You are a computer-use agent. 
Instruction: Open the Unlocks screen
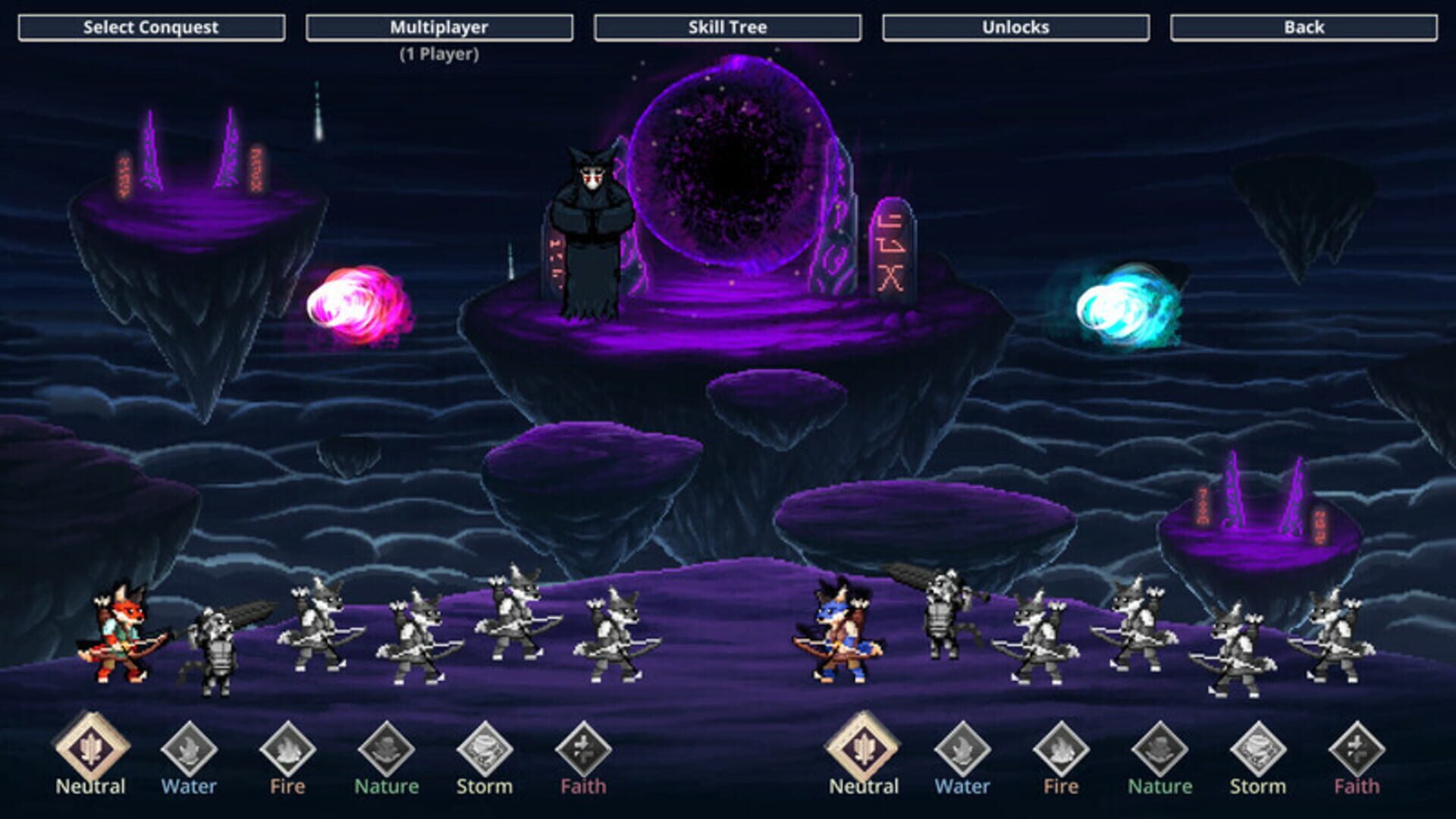1015,27
